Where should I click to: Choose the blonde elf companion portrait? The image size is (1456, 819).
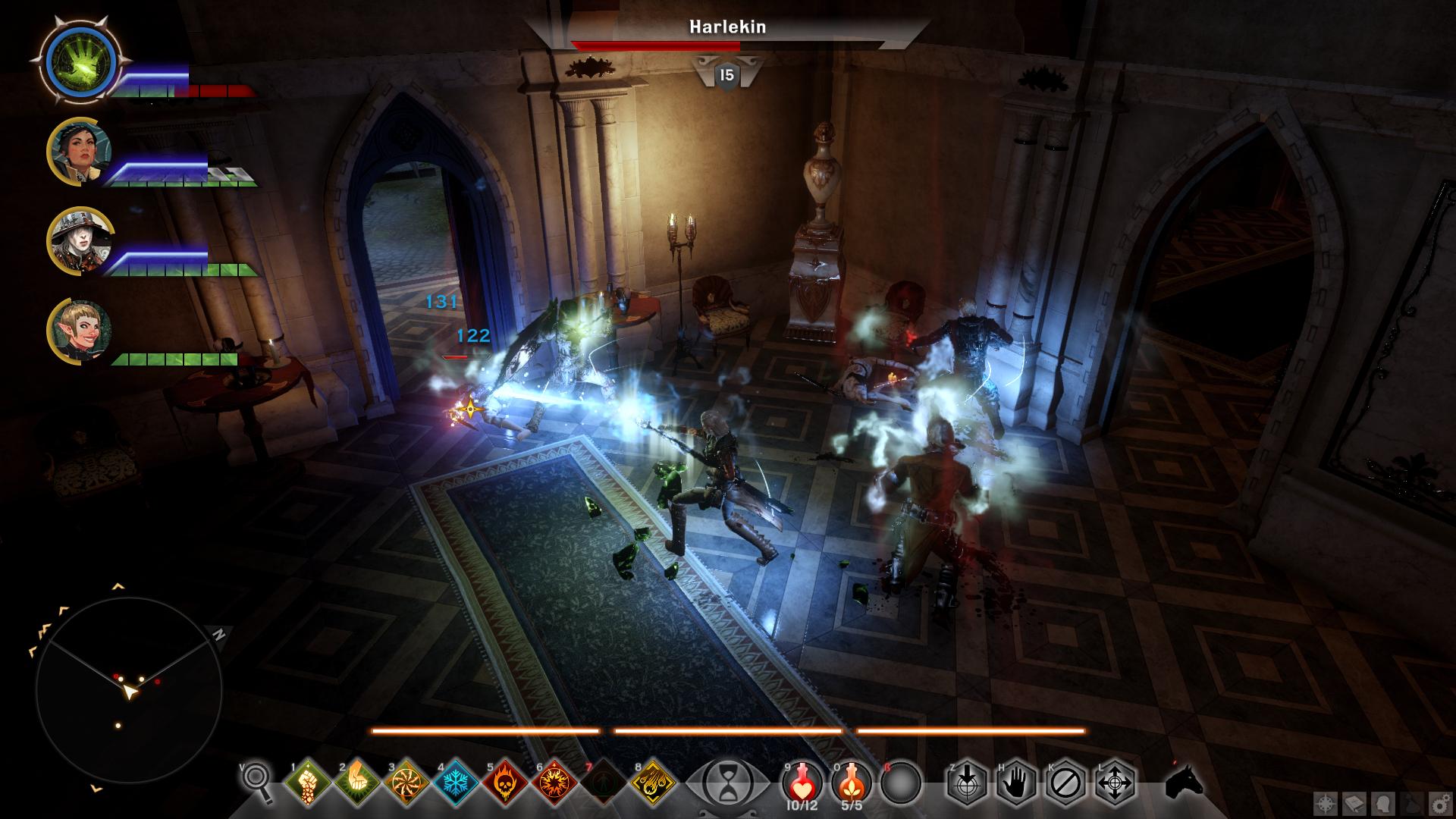click(x=79, y=331)
